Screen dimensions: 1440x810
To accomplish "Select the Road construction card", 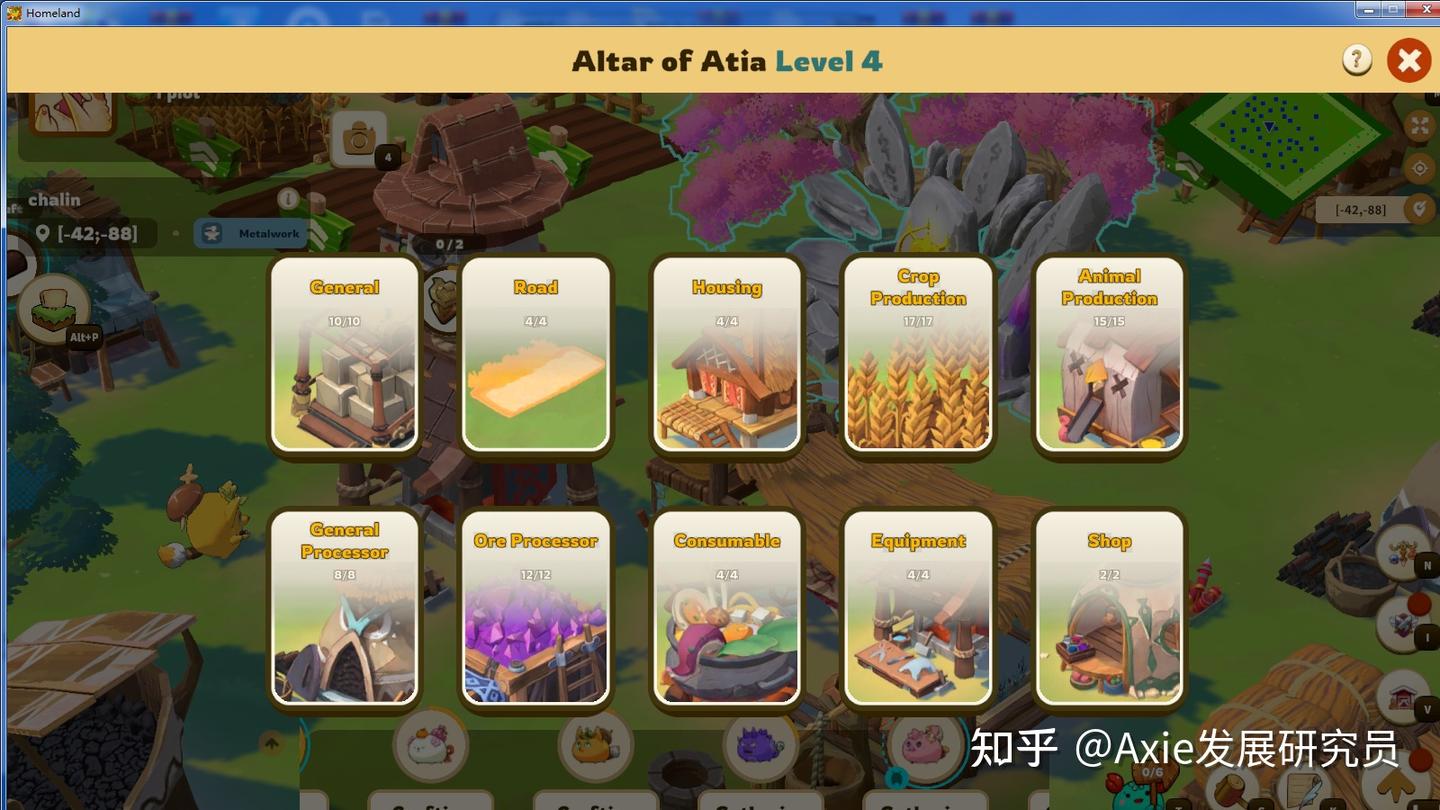I will click(x=536, y=355).
